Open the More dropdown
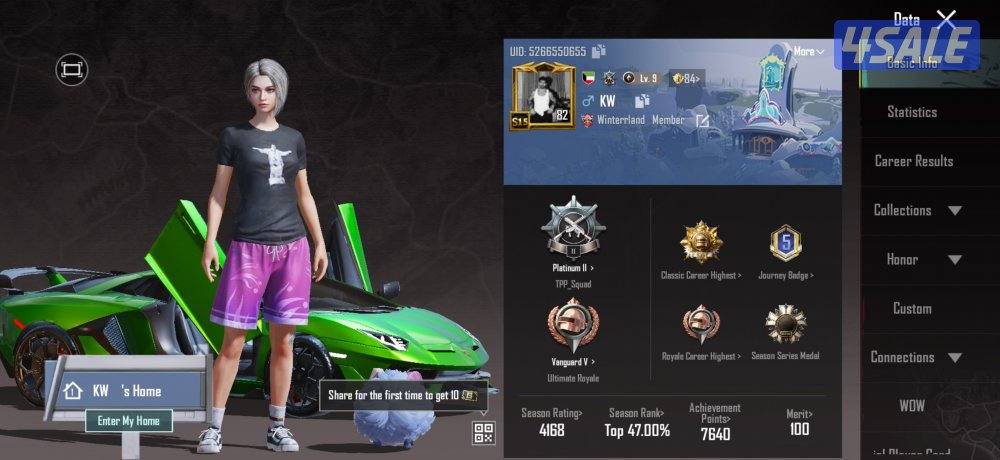The height and width of the screenshot is (460, 1000). tap(808, 51)
